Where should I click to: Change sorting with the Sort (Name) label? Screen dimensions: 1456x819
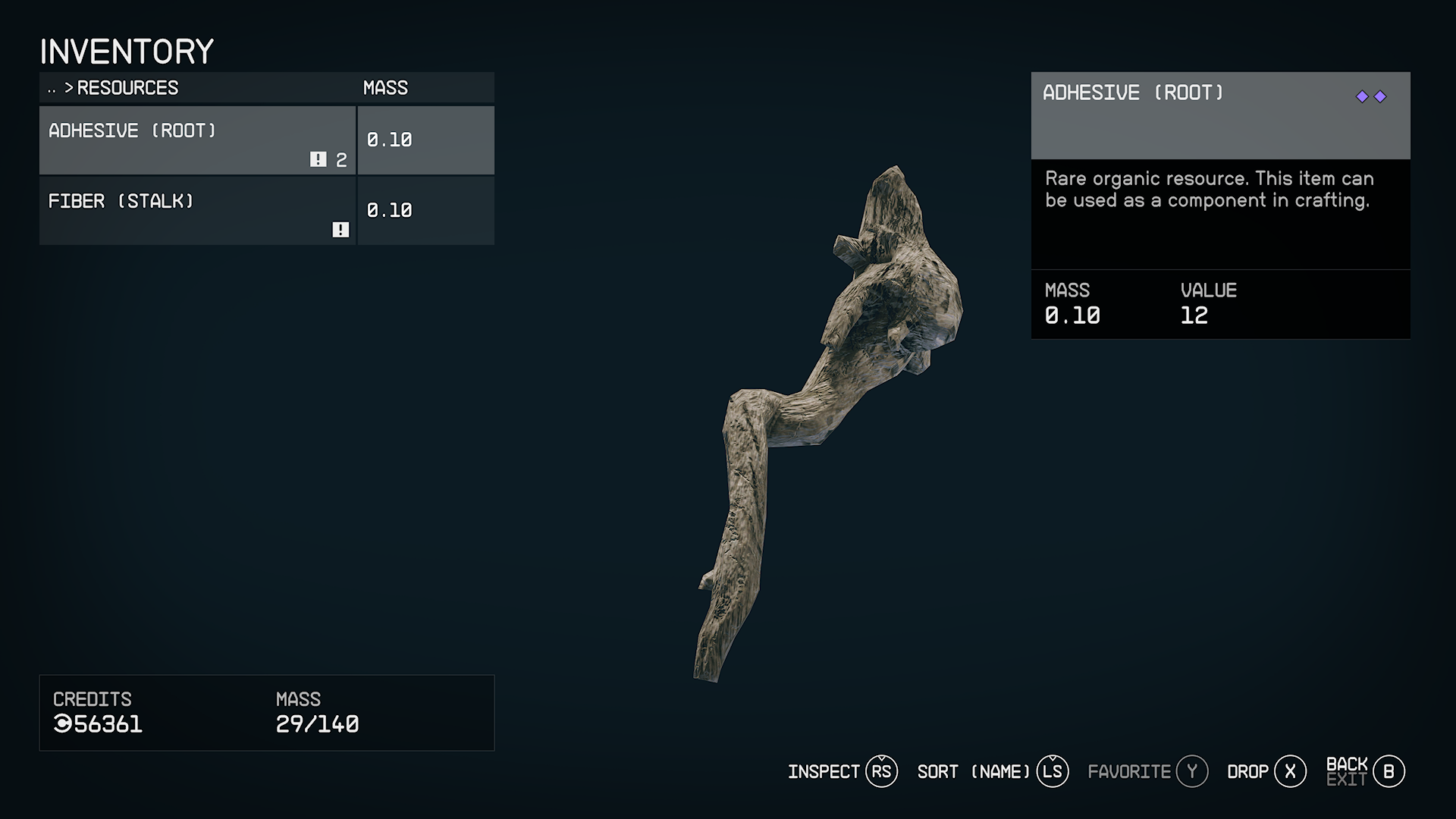pyautogui.click(x=974, y=772)
